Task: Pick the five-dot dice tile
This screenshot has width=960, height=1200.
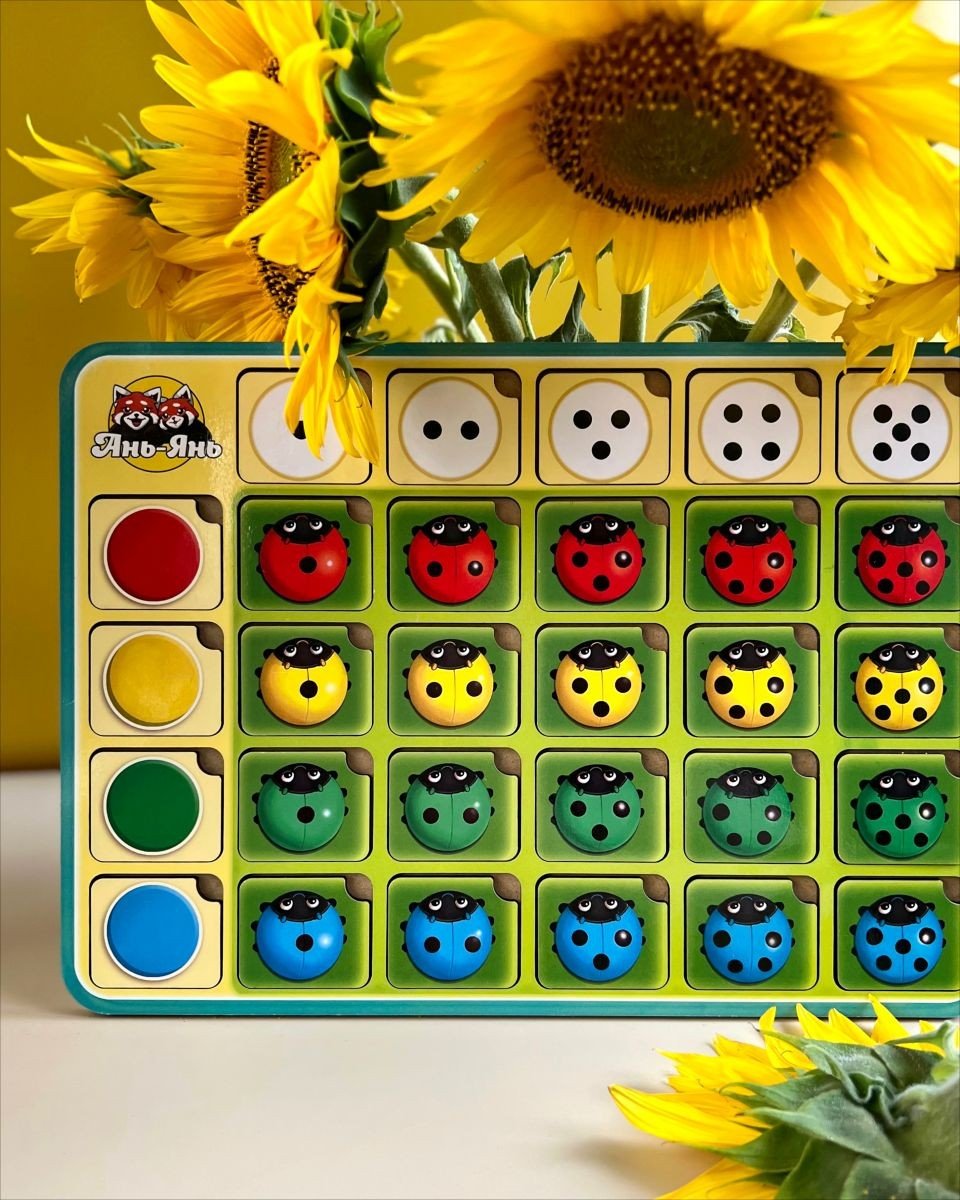Action: click(899, 429)
